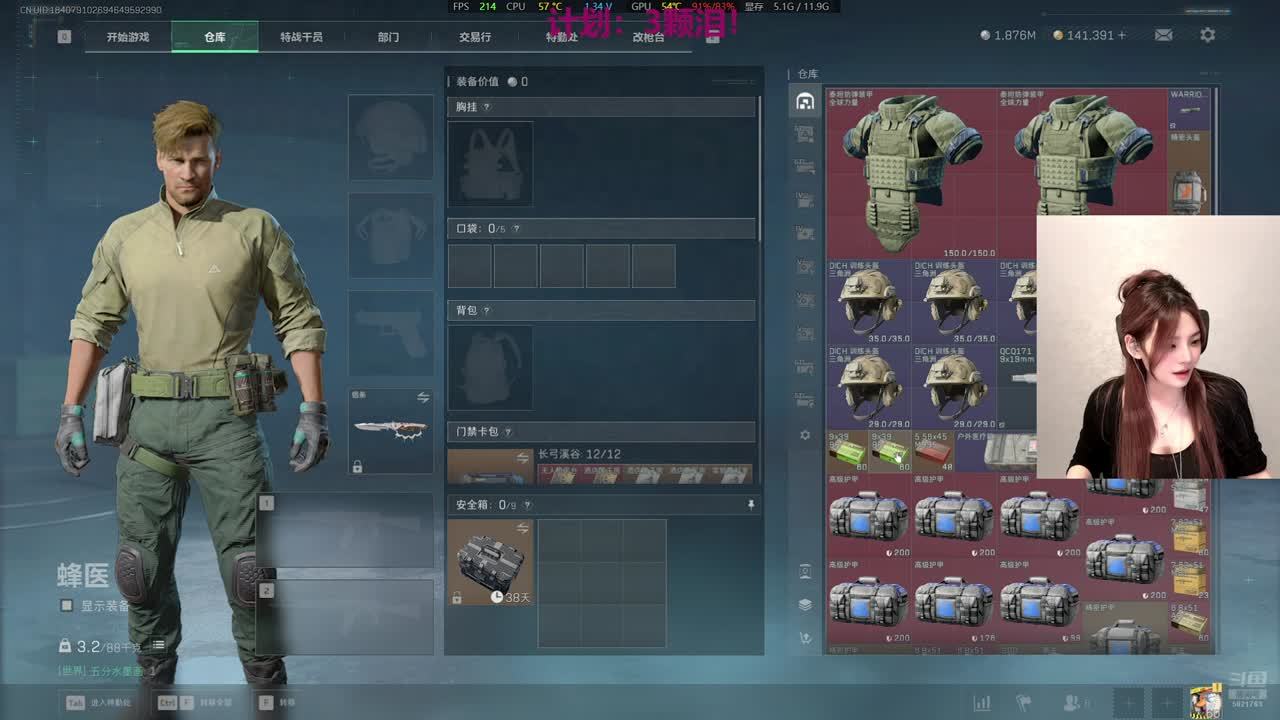
Task: Switch to the 特战干员 tab
Action: [301, 37]
